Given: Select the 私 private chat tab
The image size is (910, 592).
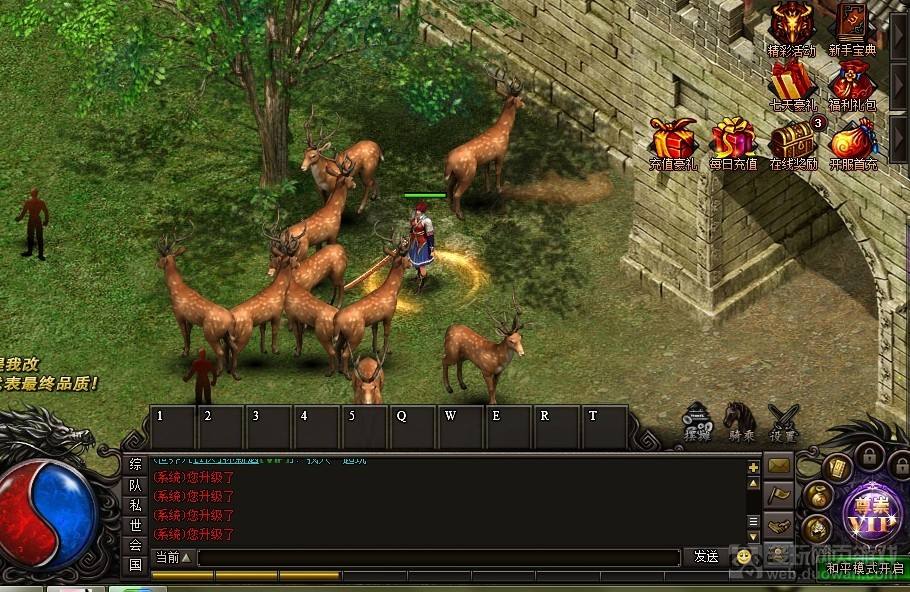Looking at the screenshot, I should click(136, 505).
